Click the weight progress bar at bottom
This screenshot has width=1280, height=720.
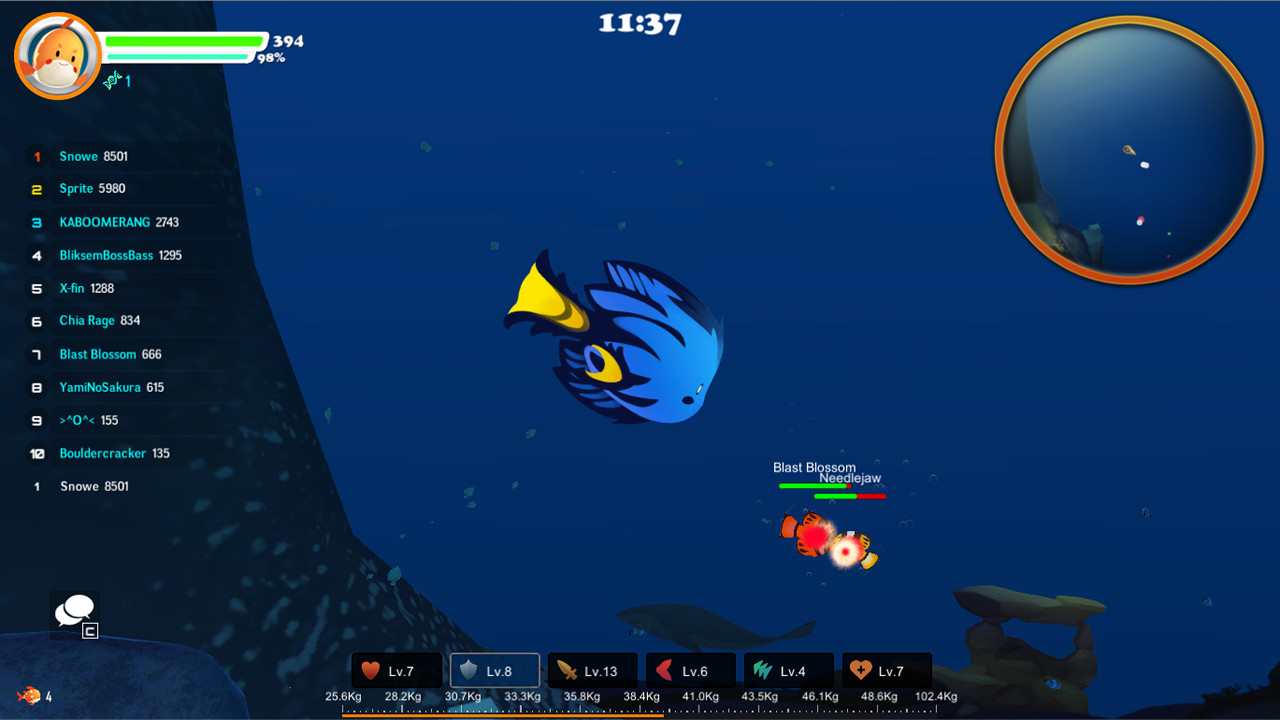(640, 711)
